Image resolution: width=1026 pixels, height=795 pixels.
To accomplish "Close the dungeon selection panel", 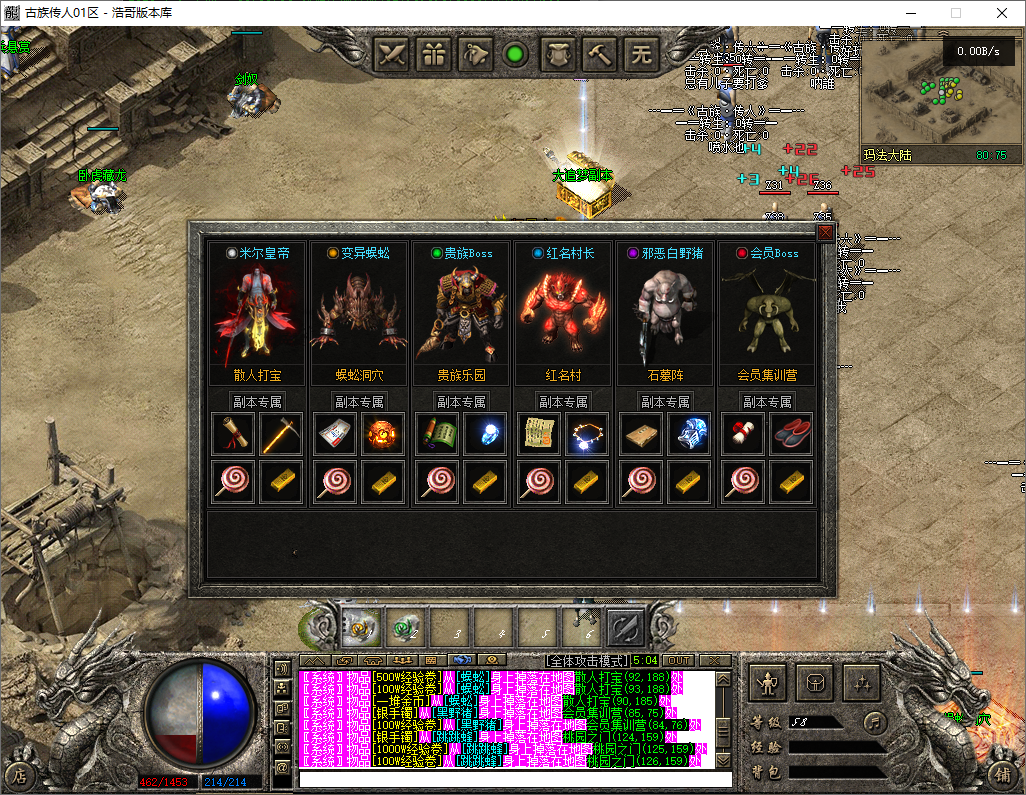I will [x=825, y=233].
